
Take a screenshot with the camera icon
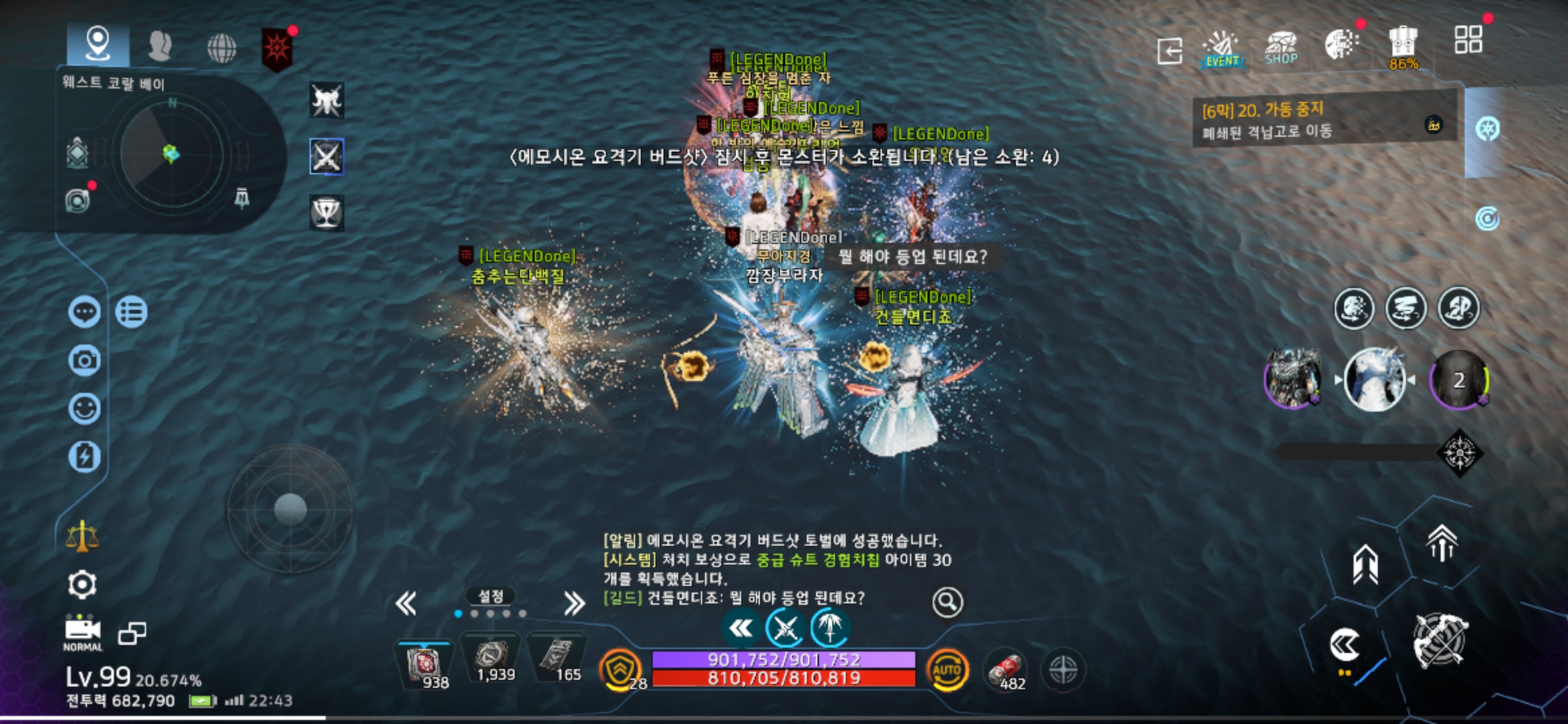click(x=84, y=361)
